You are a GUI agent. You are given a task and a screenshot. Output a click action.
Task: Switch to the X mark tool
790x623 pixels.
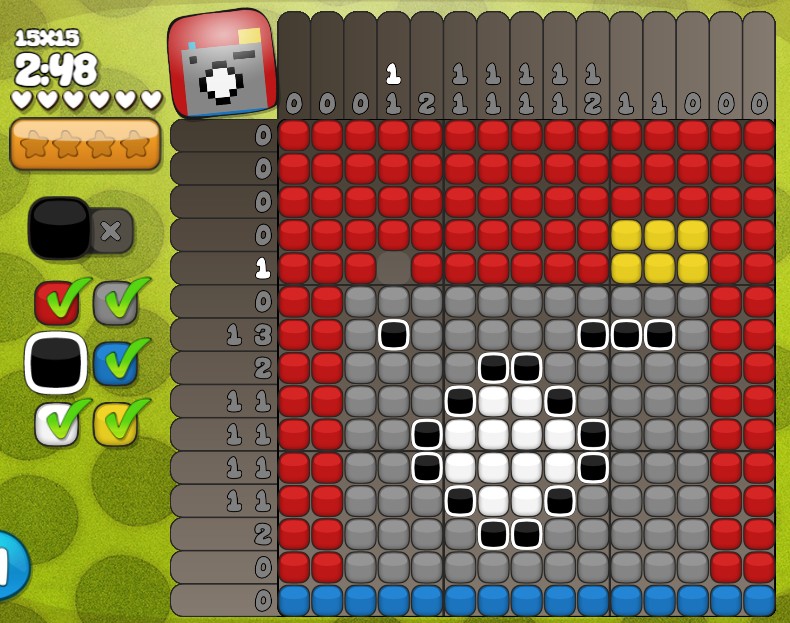[111, 230]
